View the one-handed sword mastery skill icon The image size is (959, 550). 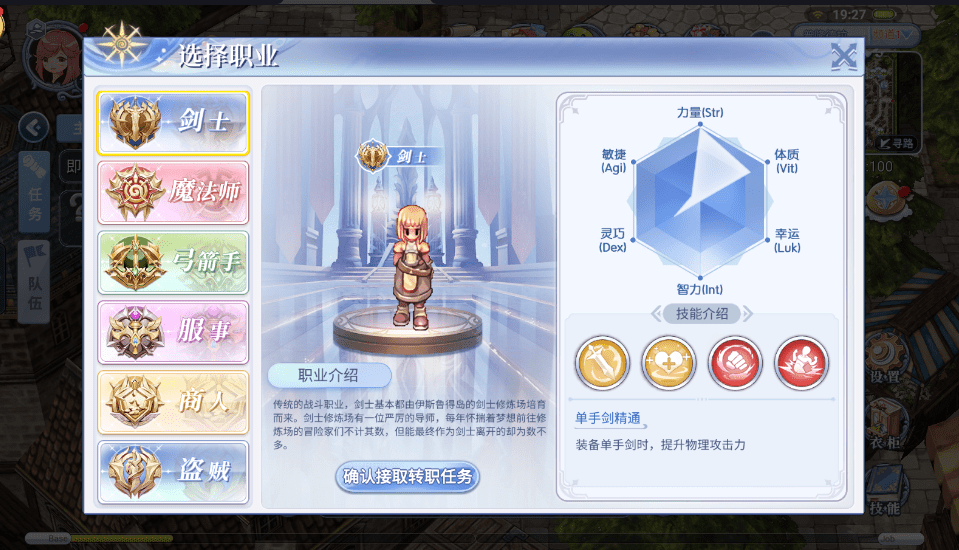(602, 362)
